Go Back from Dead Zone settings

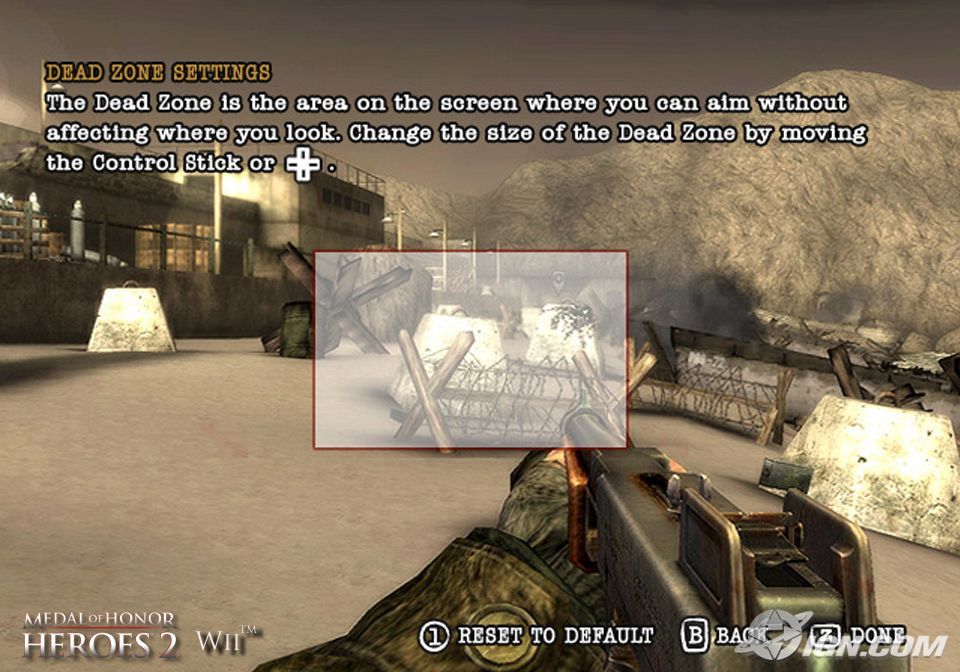[722, 636]
